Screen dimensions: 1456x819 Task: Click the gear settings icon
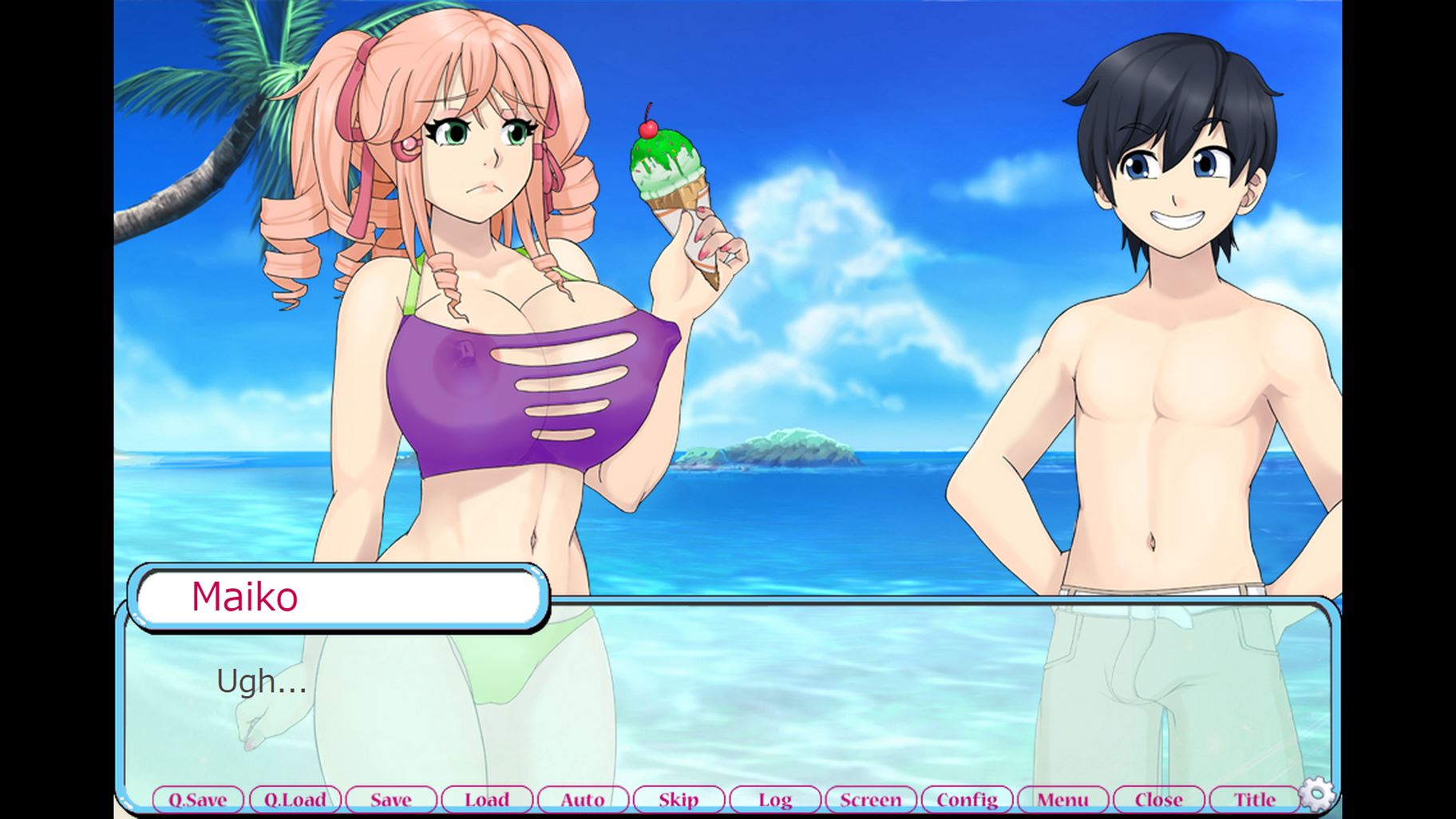pyautogui.click(x=1317, y=793)
